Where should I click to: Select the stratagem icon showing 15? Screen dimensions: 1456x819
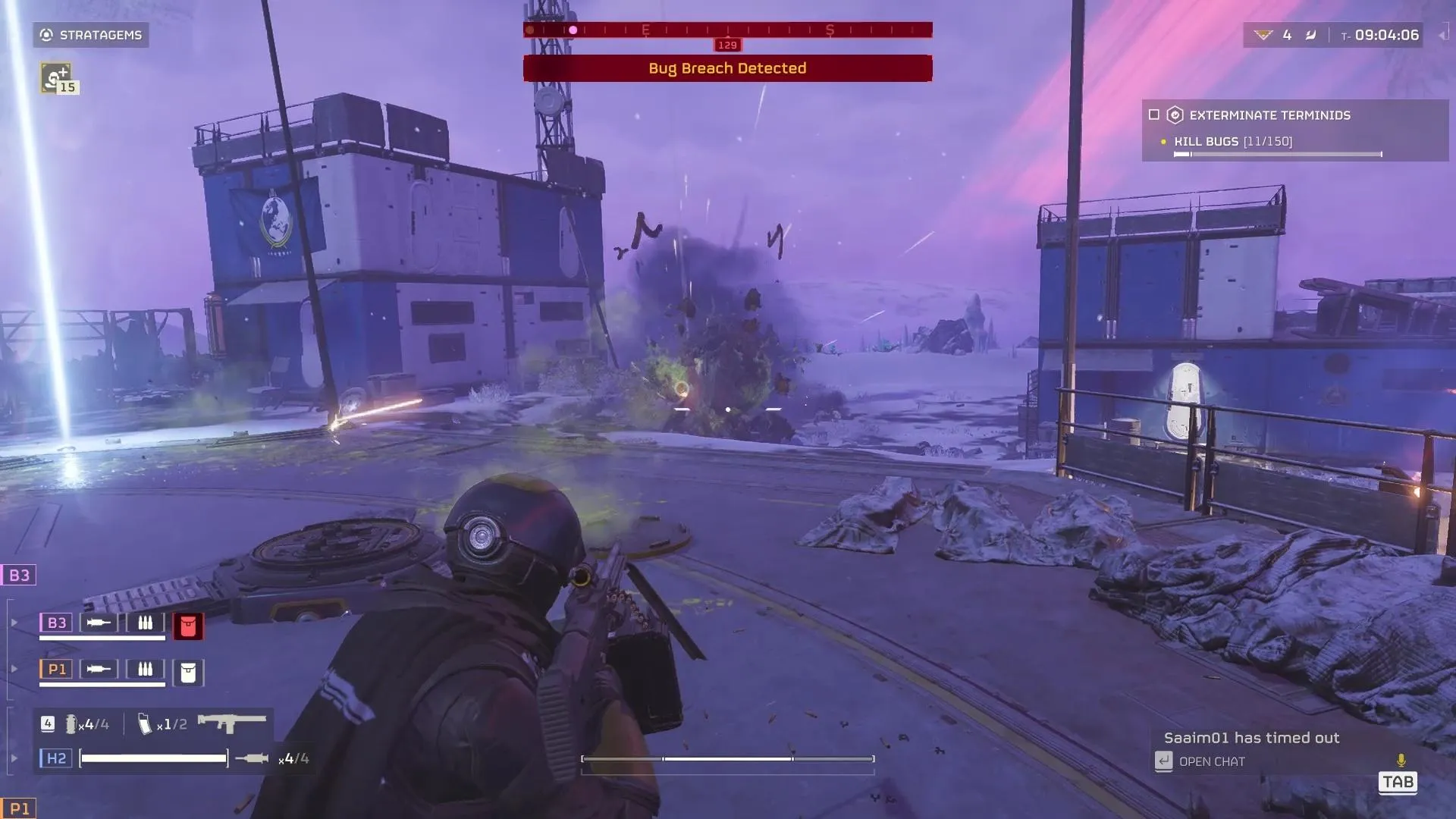56,77
